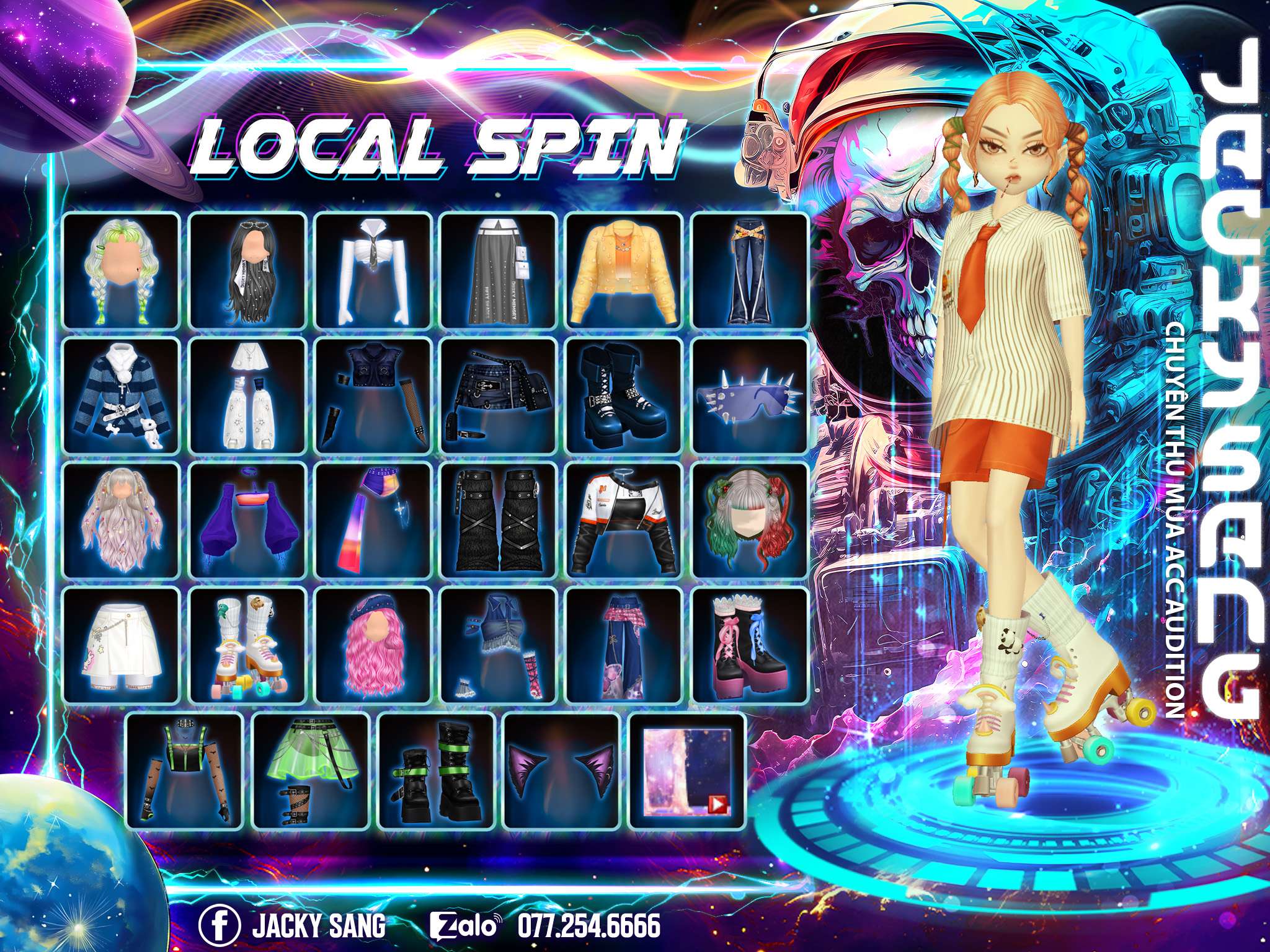
Task: Select the black boots with green straps
Action: click(436, 770)
